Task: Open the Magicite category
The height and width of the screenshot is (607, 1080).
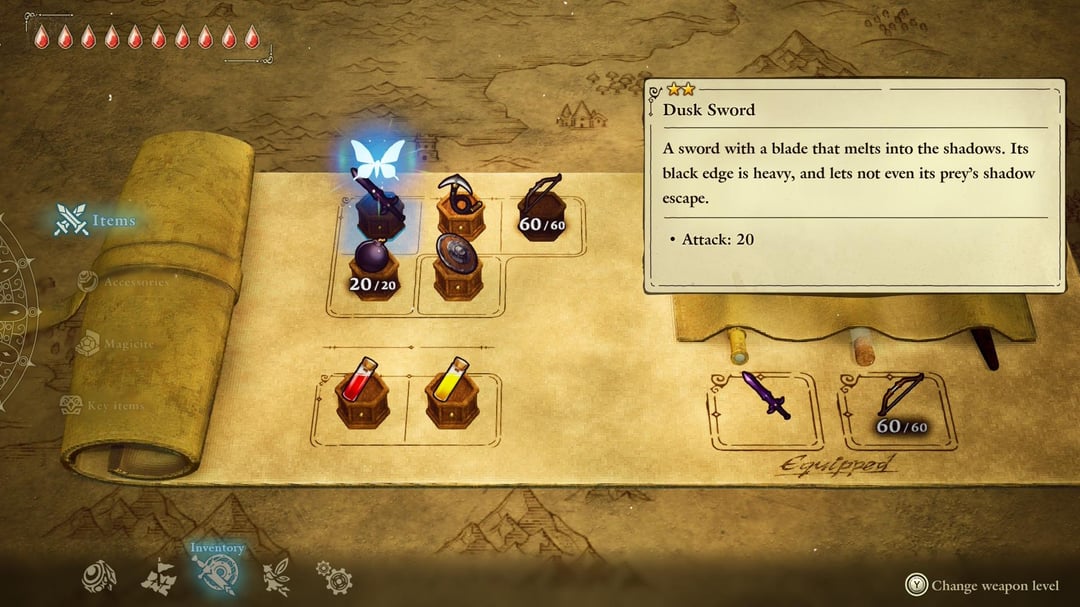Action: coord(116,345)
